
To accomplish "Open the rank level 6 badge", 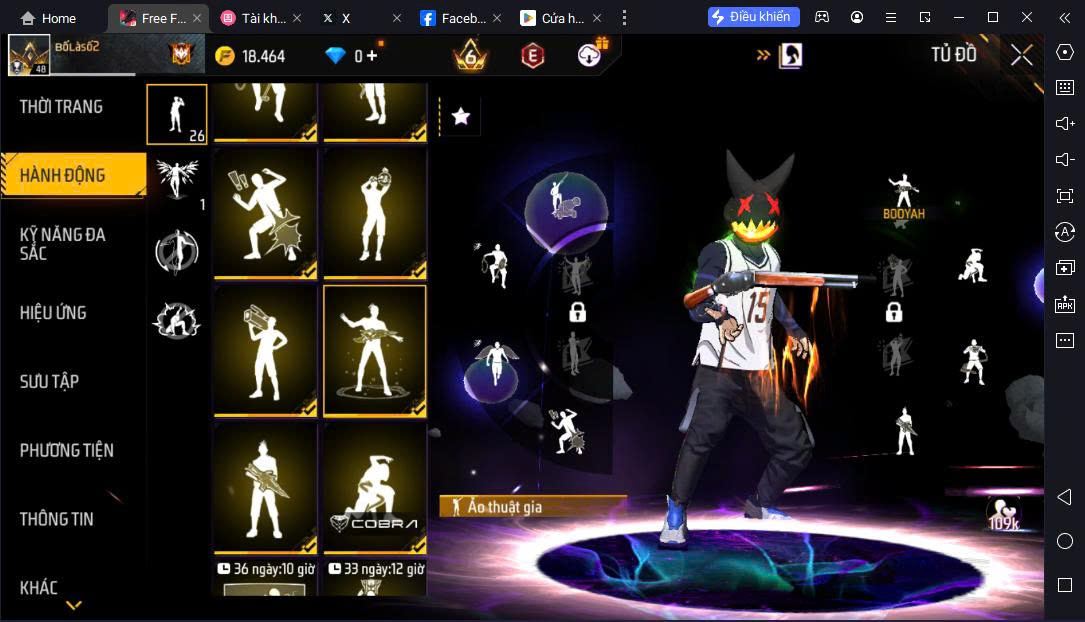I will click(470, 56).
